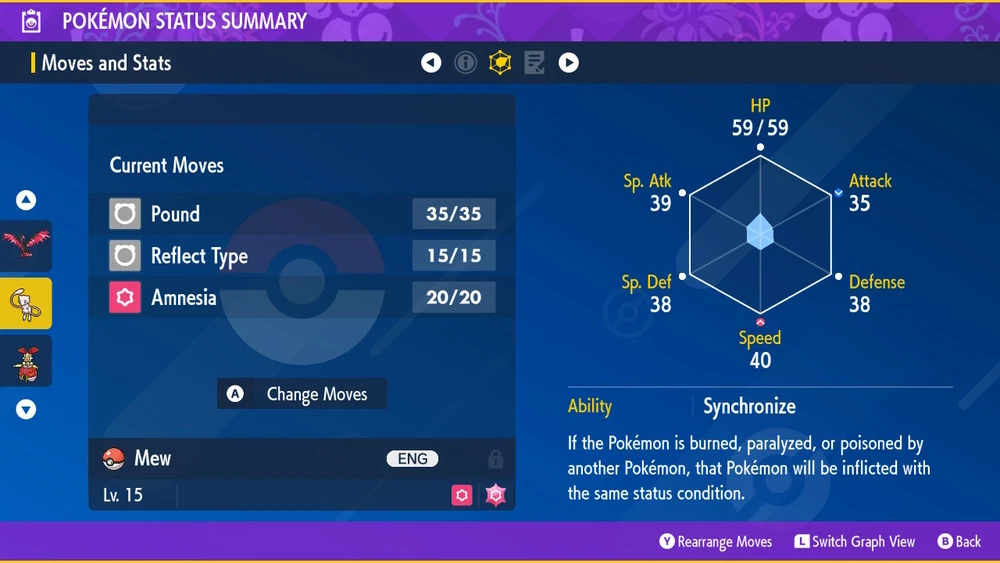Select the red-and-white Pokémon below Mew

(x=26, y=361)
